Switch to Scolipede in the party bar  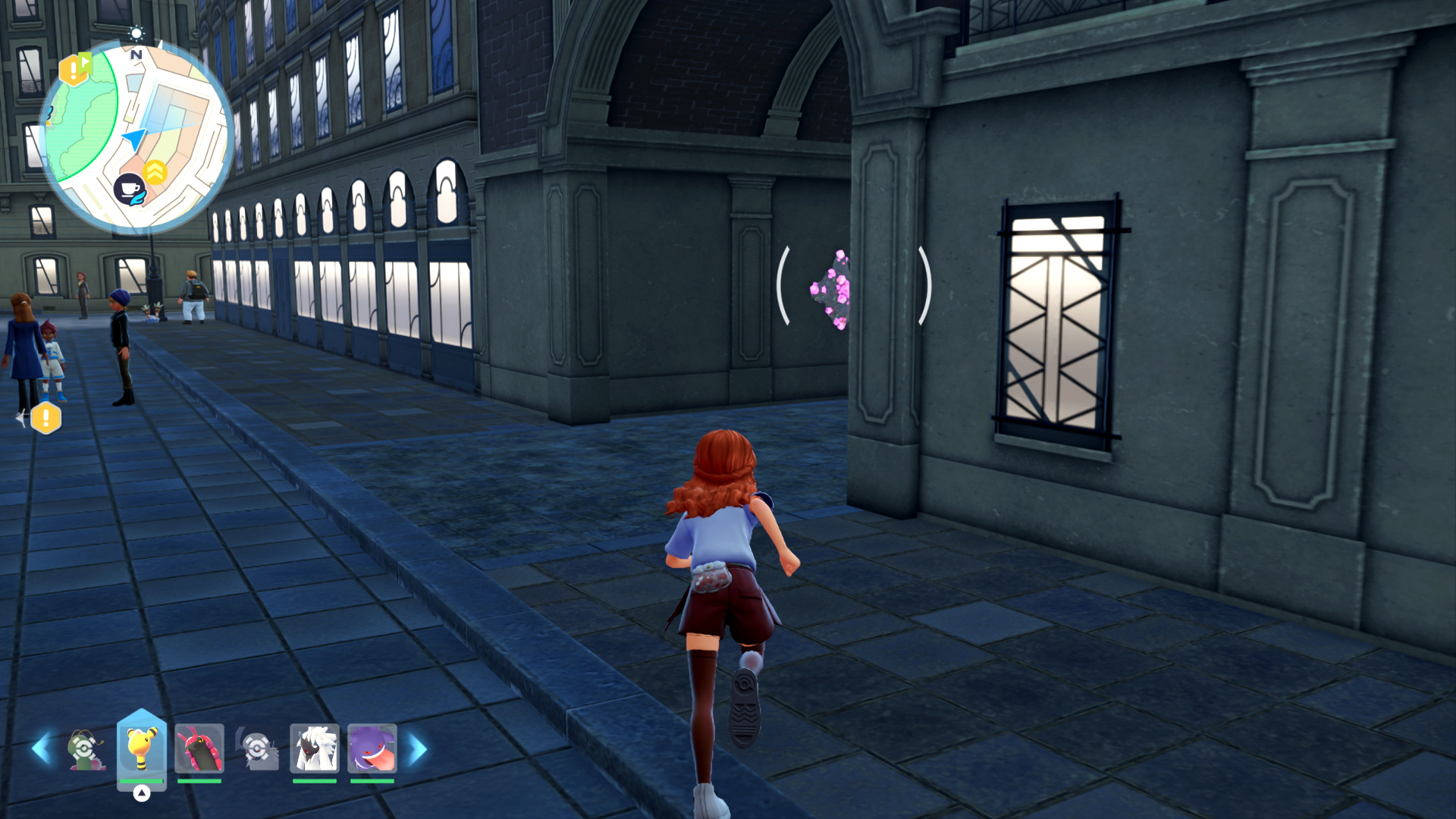[x=199, y=748]
